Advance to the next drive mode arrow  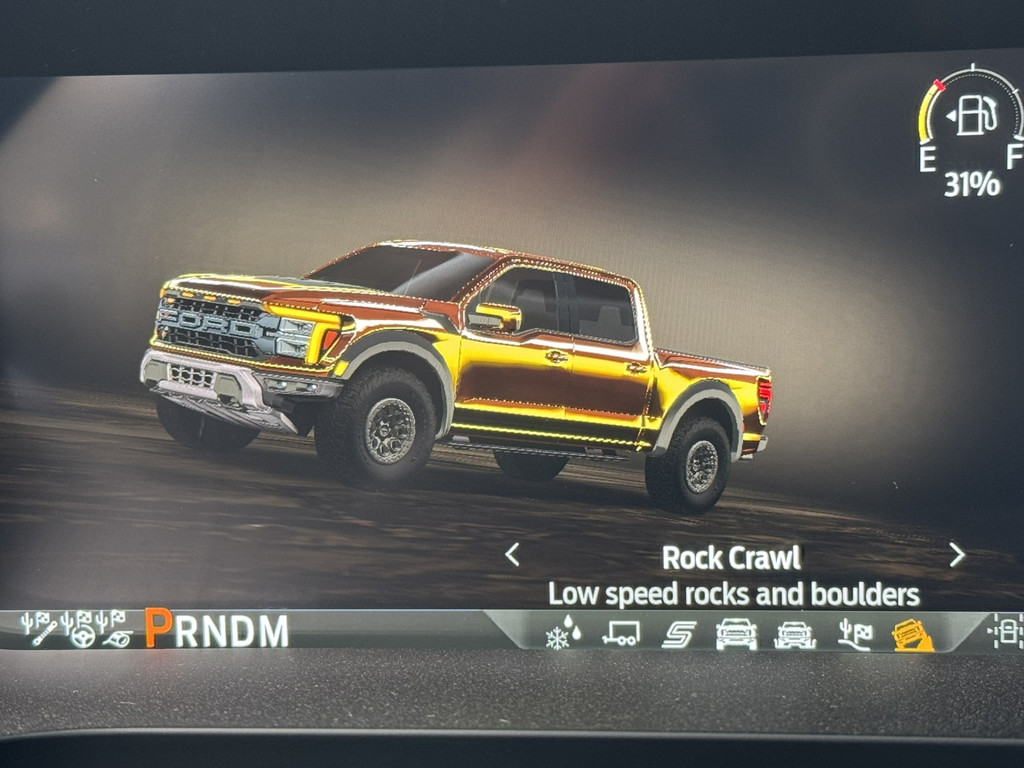pyautogui.click(x=956, y=554)
